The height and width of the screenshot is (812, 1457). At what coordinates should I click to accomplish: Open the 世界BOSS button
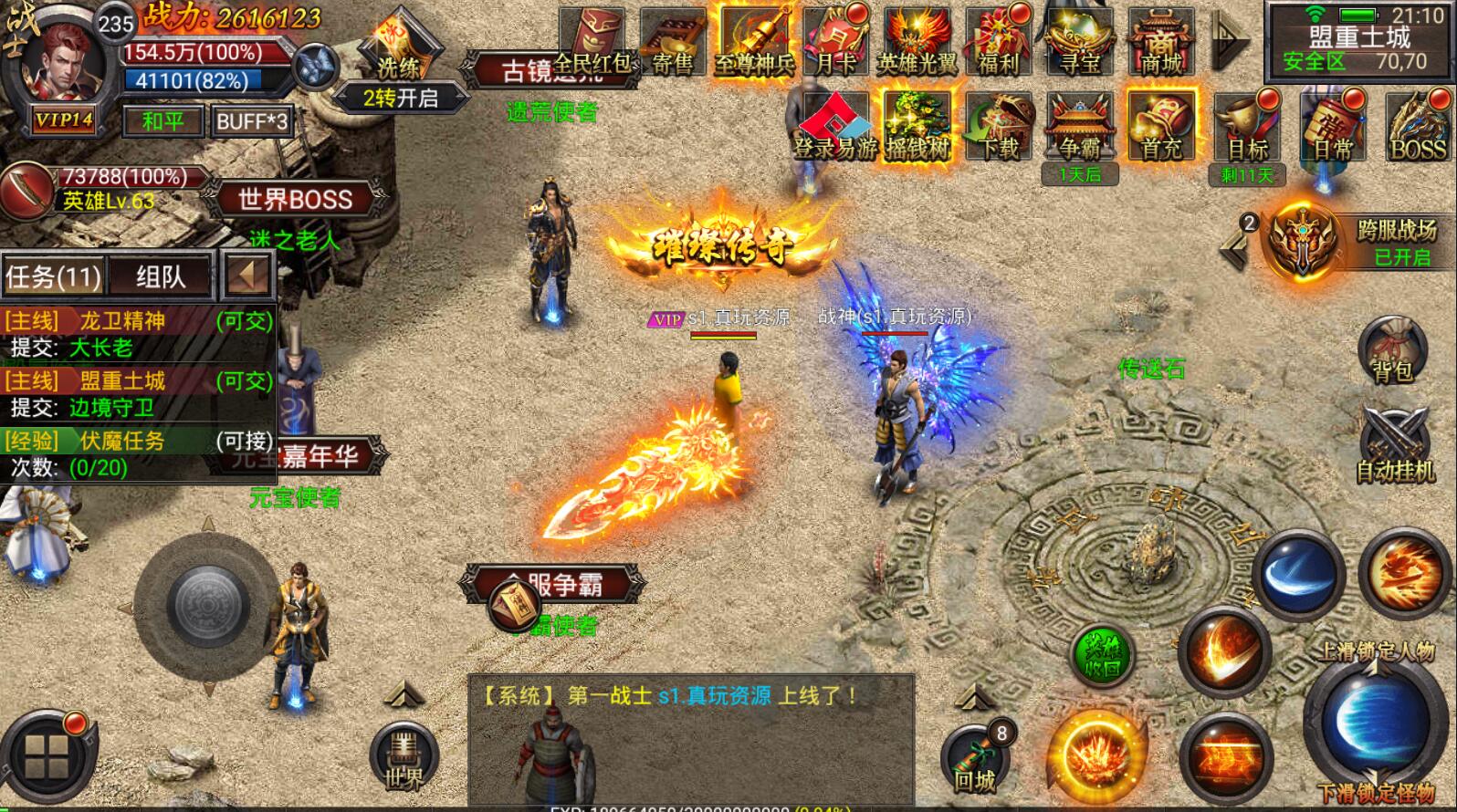295,199
